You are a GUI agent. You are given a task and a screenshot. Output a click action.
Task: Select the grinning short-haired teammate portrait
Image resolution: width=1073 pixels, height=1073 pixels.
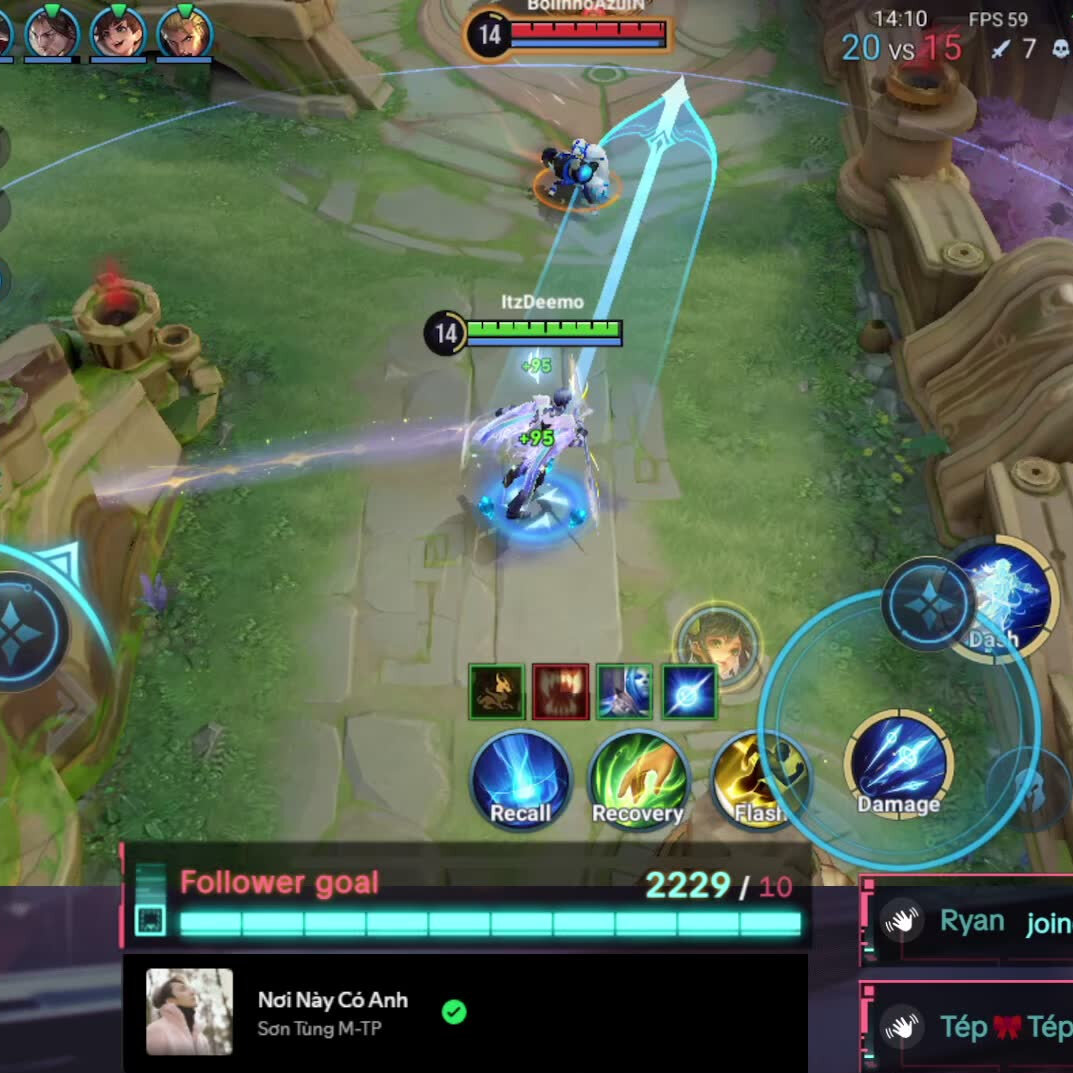pos(118,33)
